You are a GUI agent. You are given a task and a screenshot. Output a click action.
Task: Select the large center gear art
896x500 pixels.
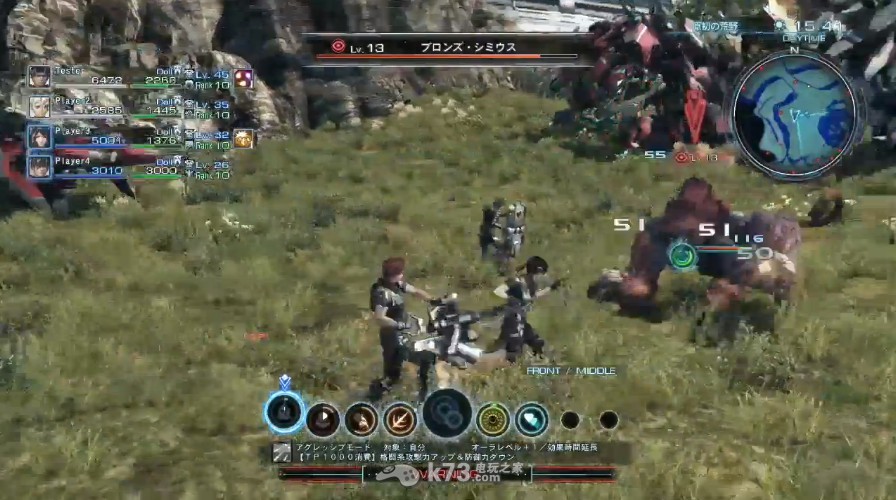point(447,414)
